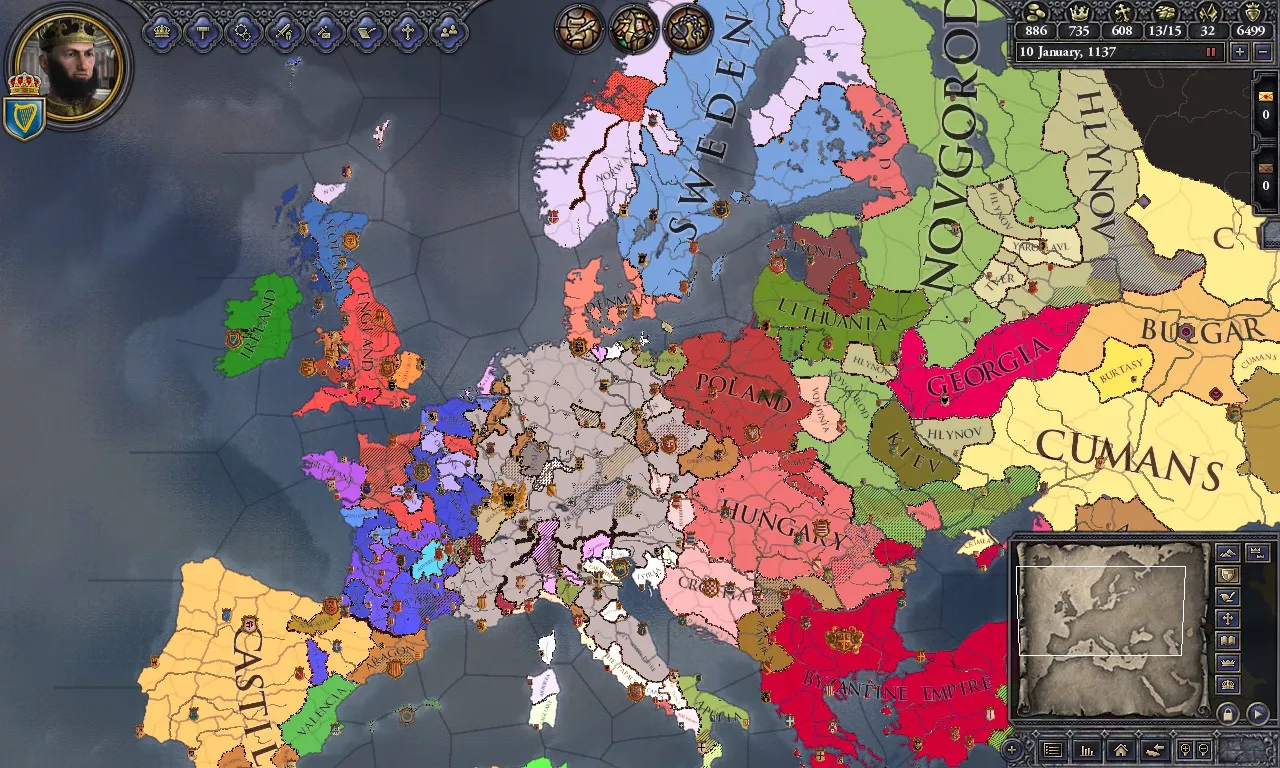Toggle pause on the date bar

[1211, 52]
